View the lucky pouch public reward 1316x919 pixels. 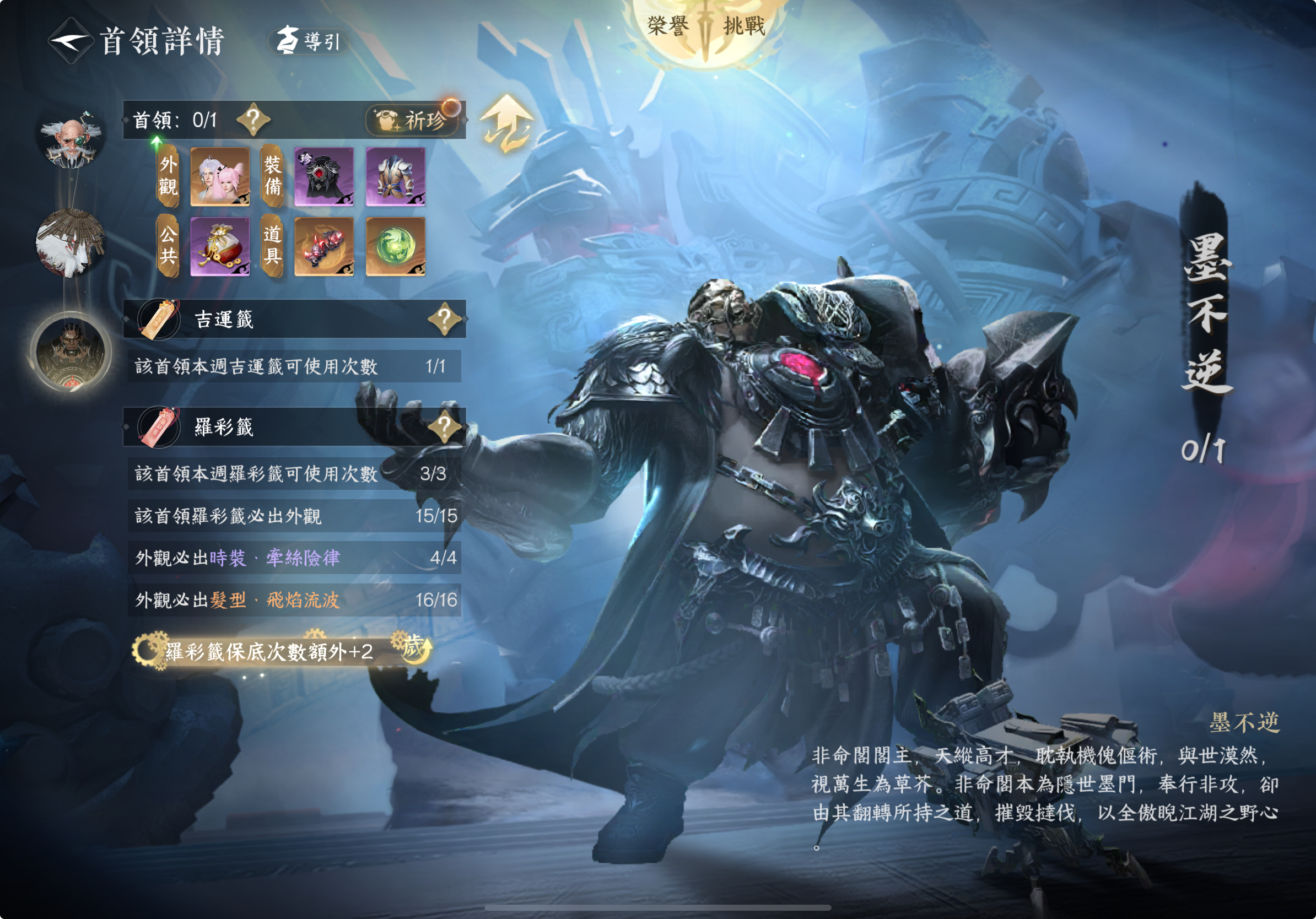pos(220,246)
